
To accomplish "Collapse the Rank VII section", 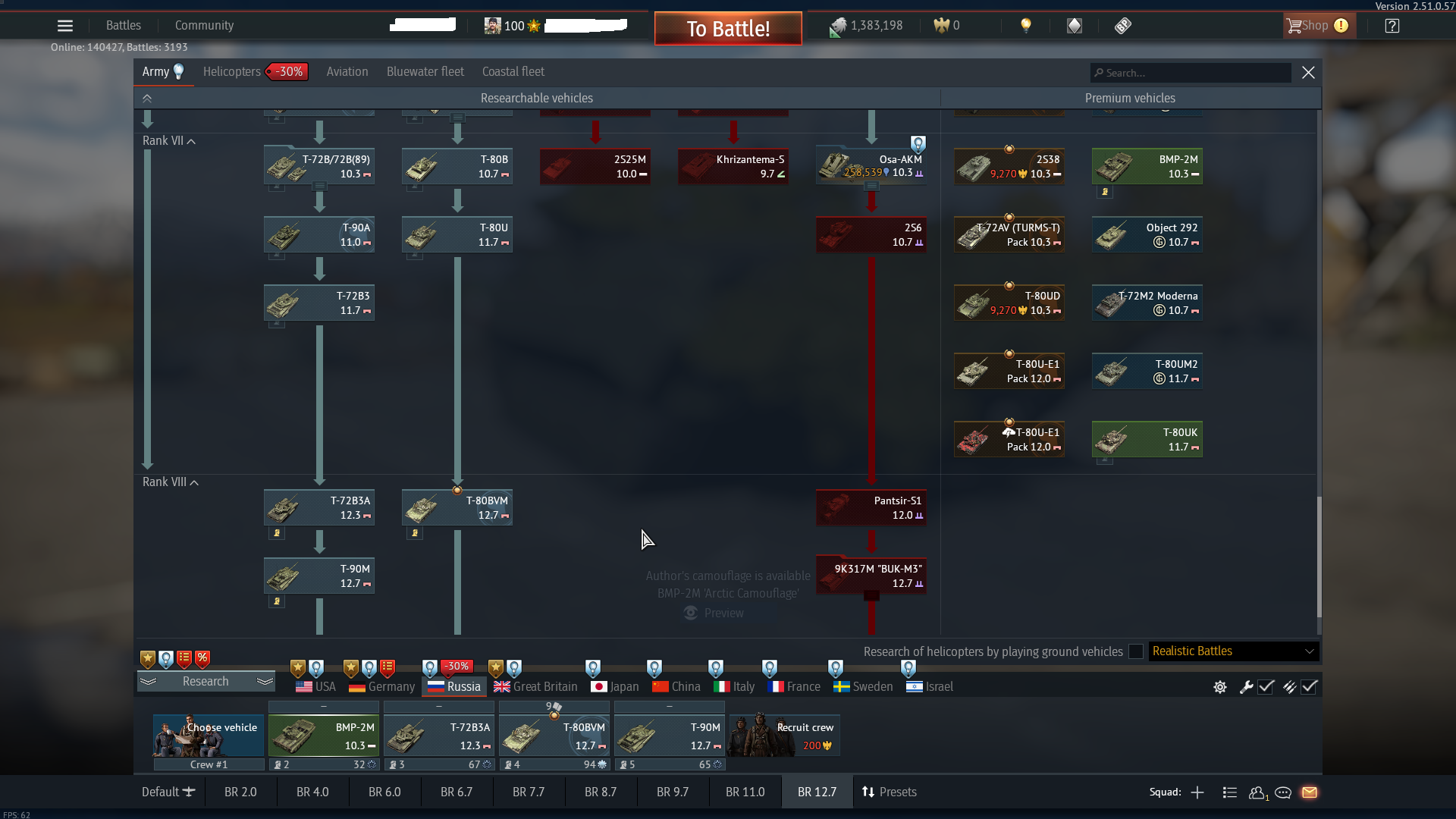I will coord(191,141).
